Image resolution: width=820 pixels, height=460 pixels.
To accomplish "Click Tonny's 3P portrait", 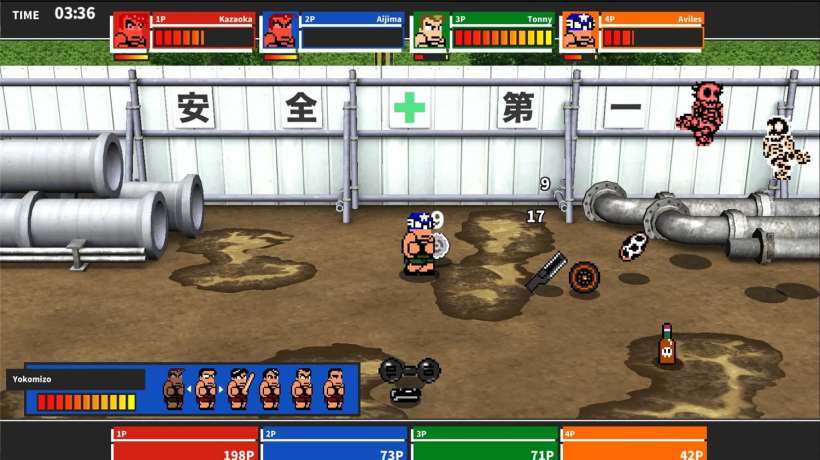I will pyautogui.click(x=430, y=32).
